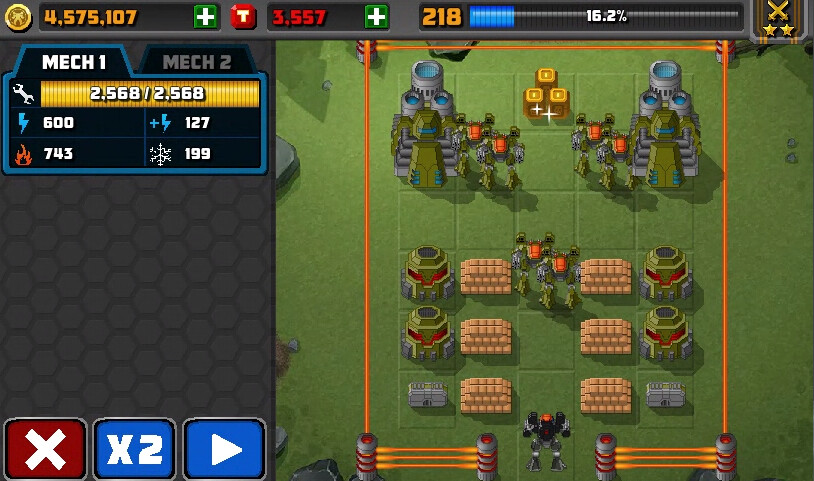Toggle the X2 speed button
Viewport: 814px width, 481px height.
pos(135,450)
